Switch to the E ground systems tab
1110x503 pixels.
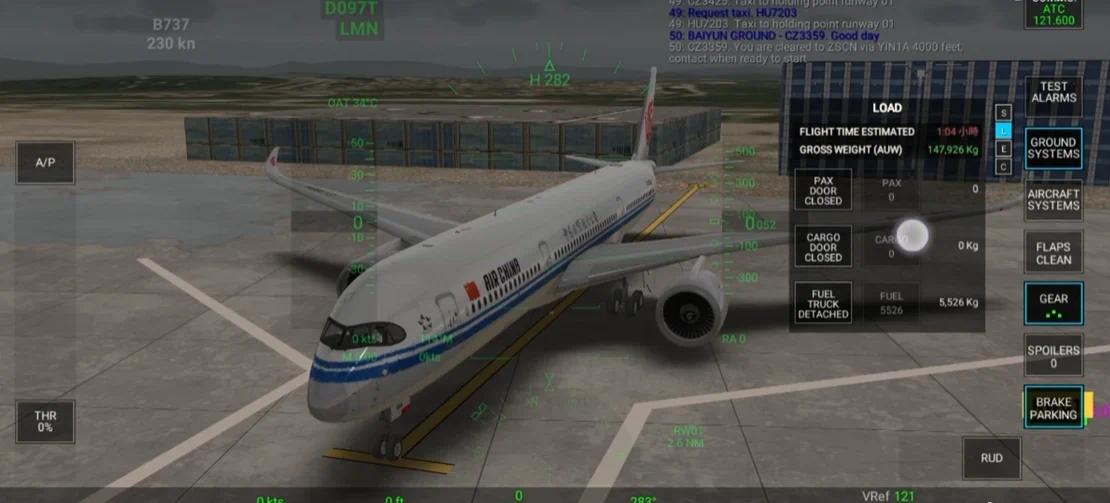click(1004, 148)
